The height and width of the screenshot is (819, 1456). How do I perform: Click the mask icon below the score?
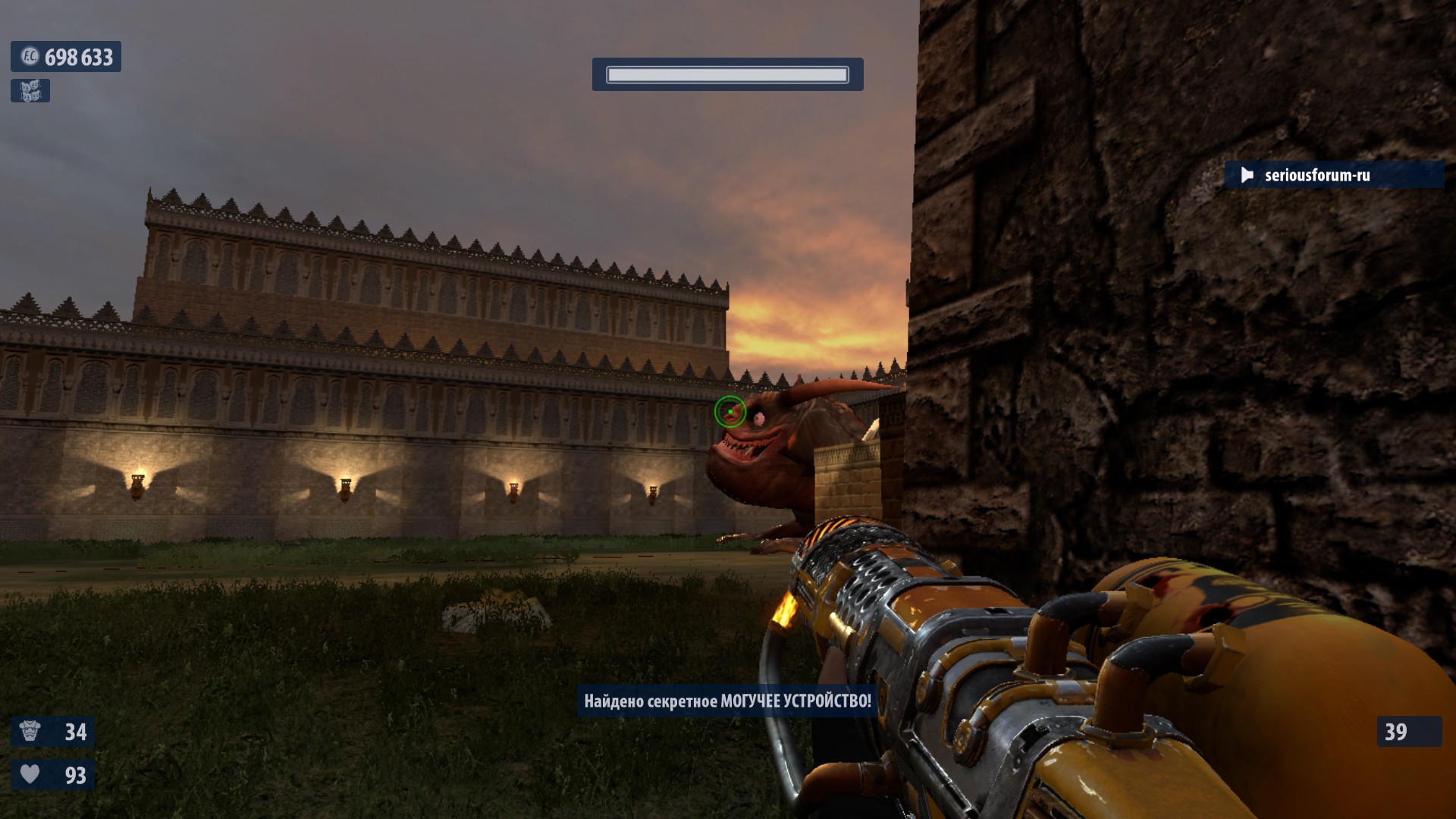pyautogui.click(x=30, y=91)
